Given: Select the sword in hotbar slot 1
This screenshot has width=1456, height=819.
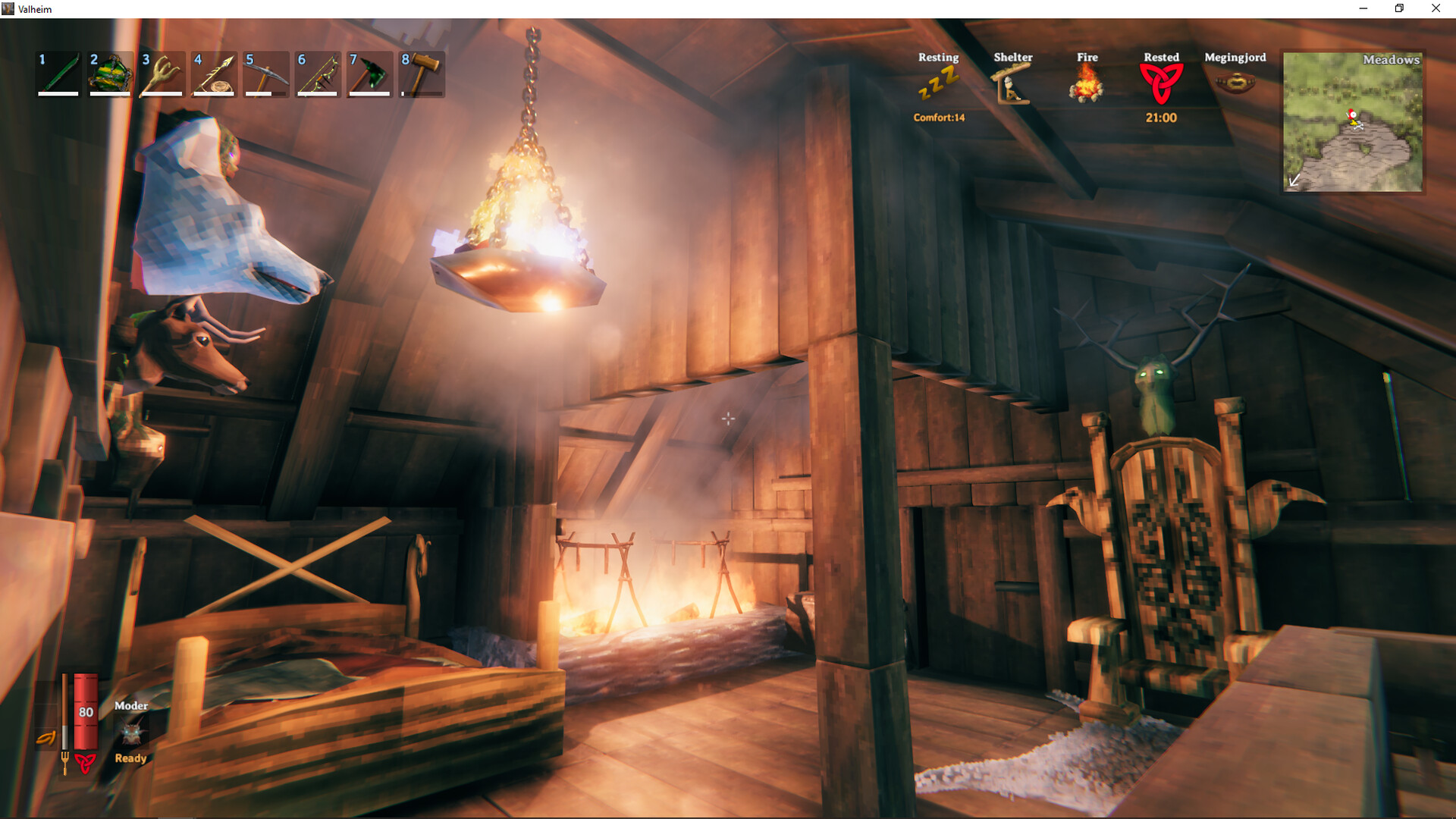Looking at the screenshot, I should [x=57, y=74].
